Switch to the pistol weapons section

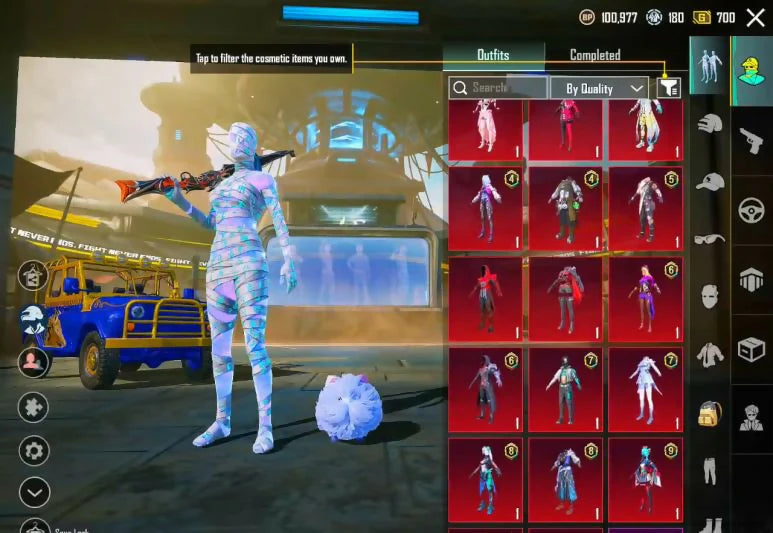tap(751, 139)
